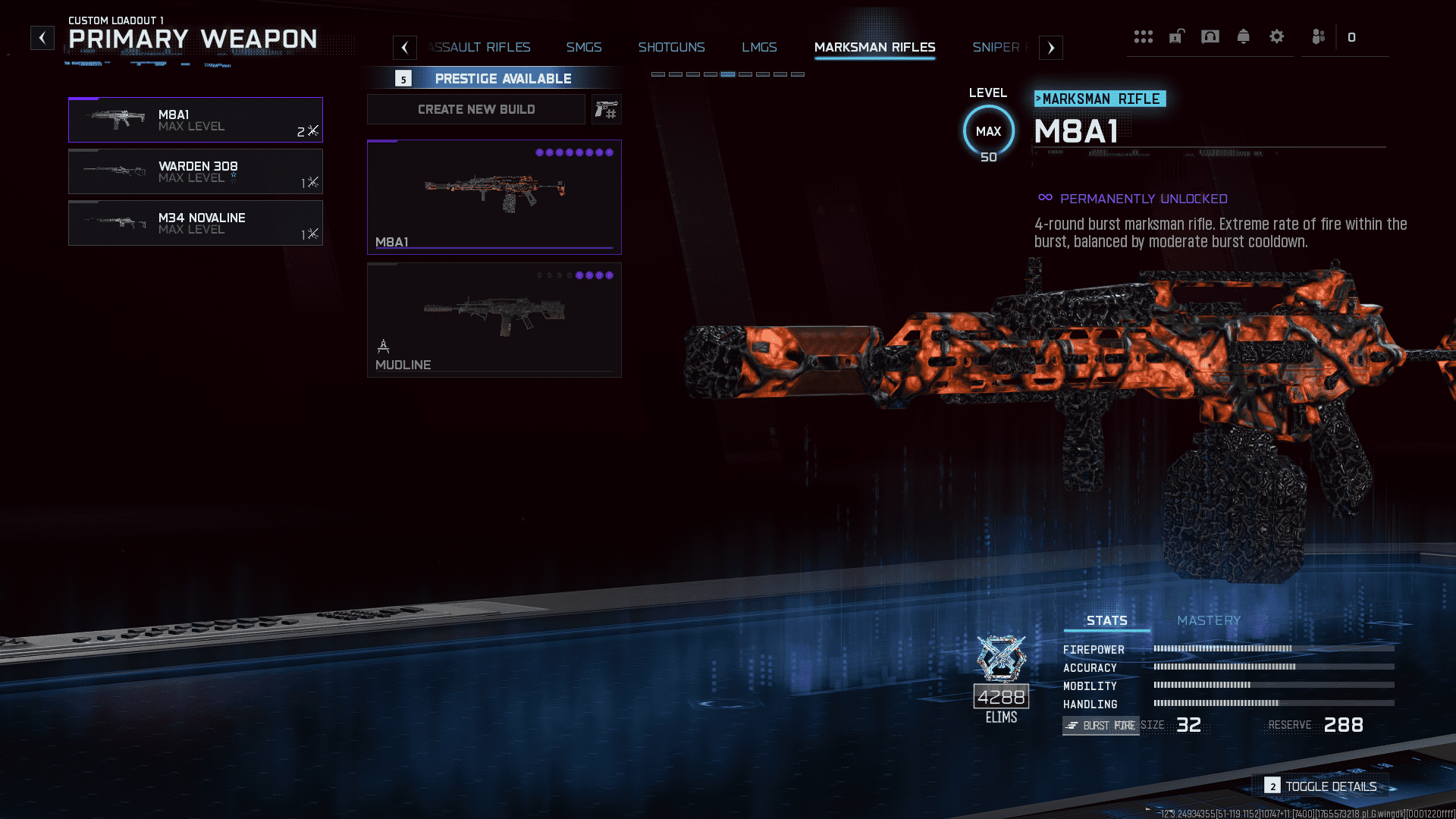Click the headset support icon
This screenshot has height=819, width=1456.
1210,36
